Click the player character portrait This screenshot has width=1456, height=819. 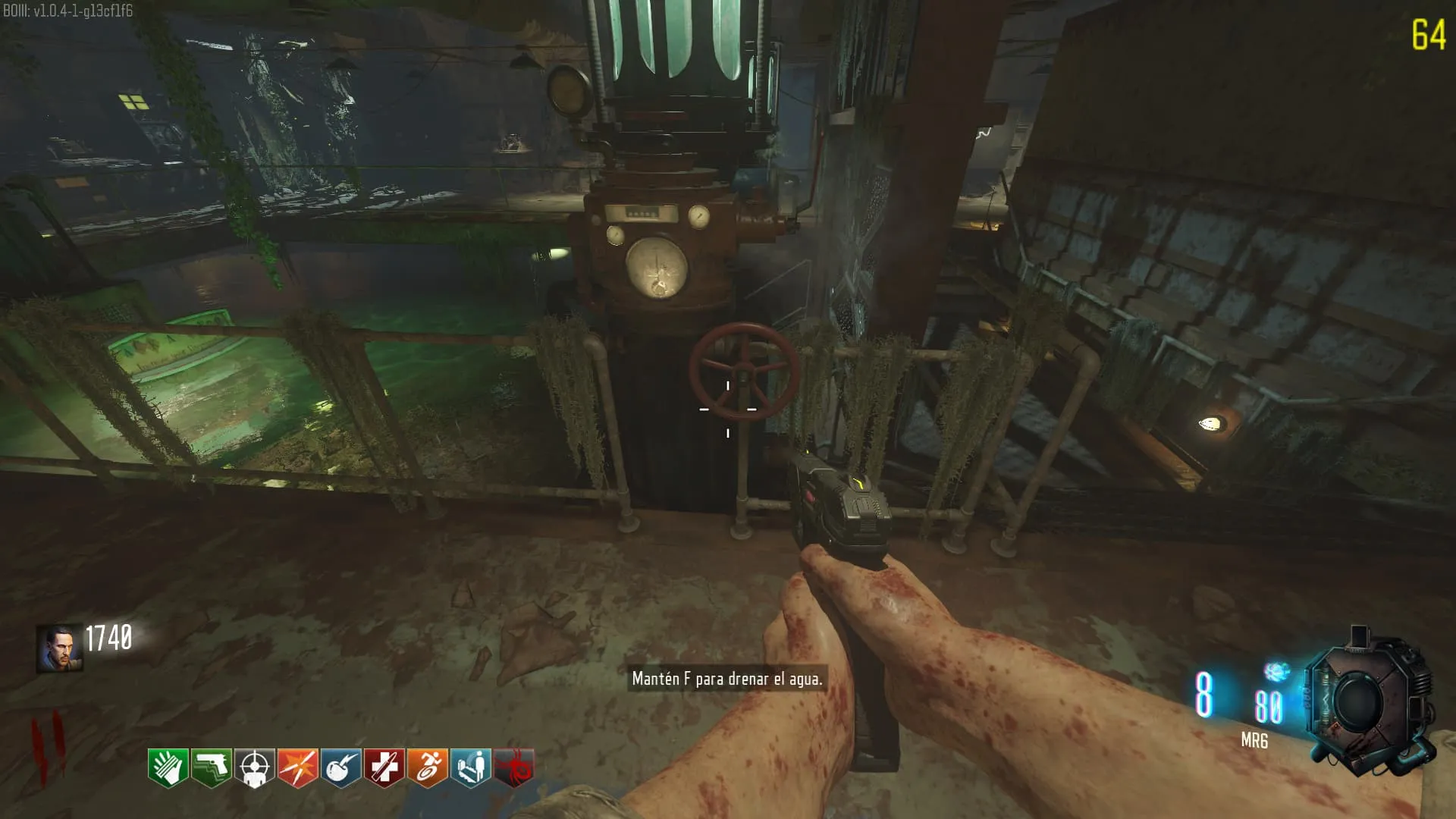(59, 649)
